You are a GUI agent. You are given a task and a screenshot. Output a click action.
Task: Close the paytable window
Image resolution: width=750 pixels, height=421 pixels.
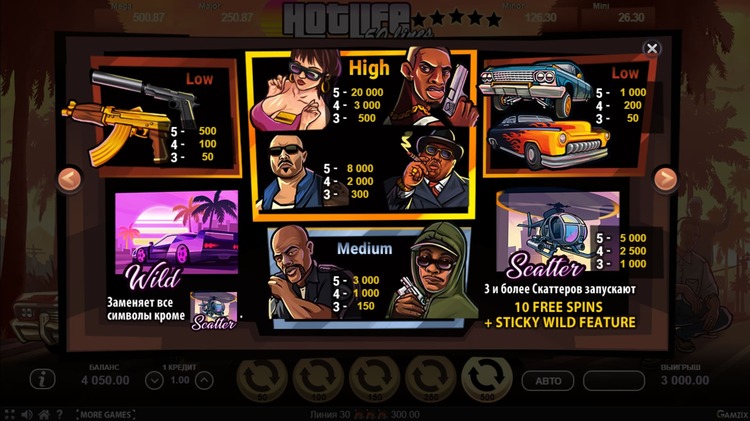coord(652,48)
